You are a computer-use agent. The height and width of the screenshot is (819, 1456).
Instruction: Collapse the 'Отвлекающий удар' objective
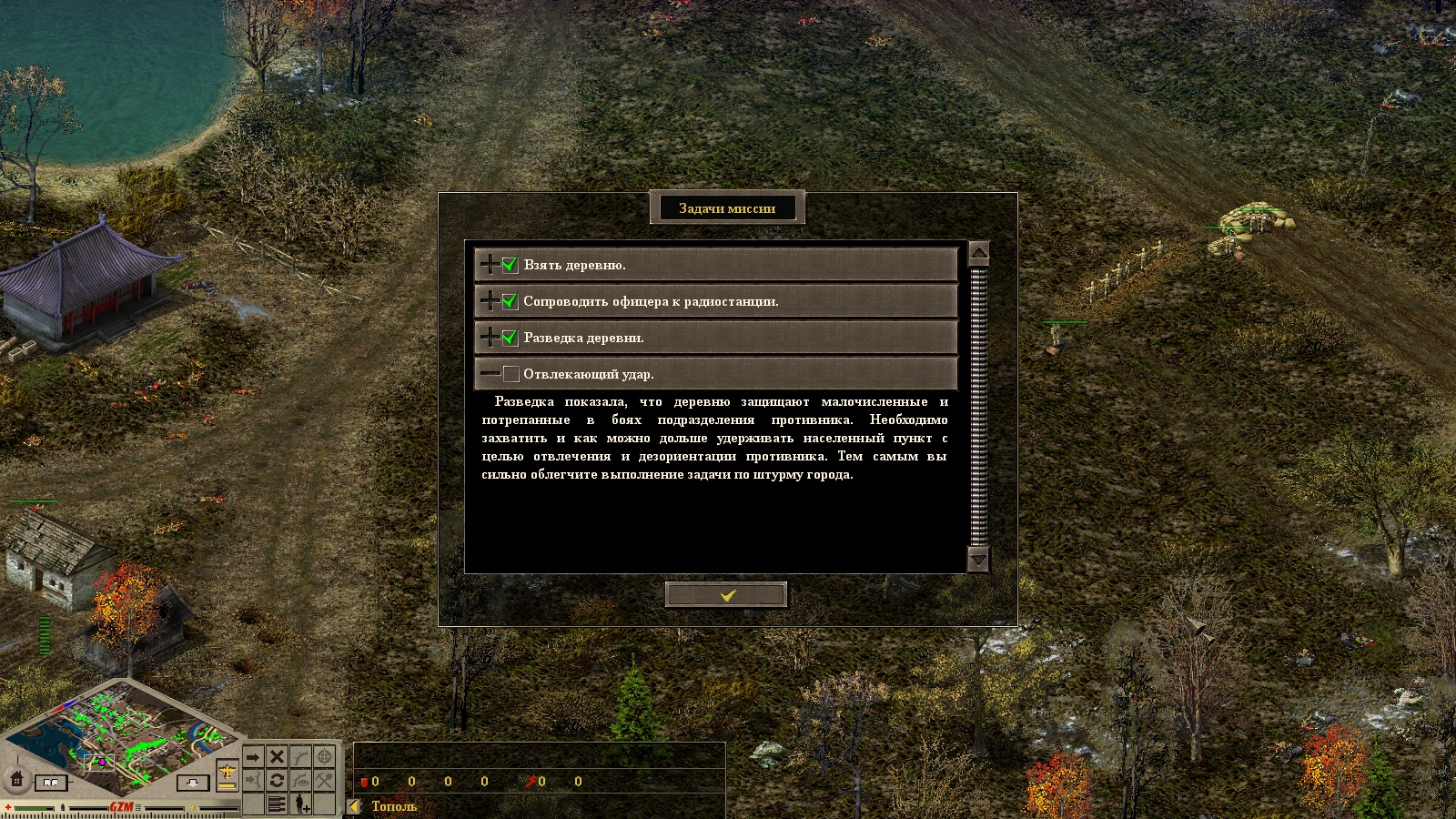(490, 374)
